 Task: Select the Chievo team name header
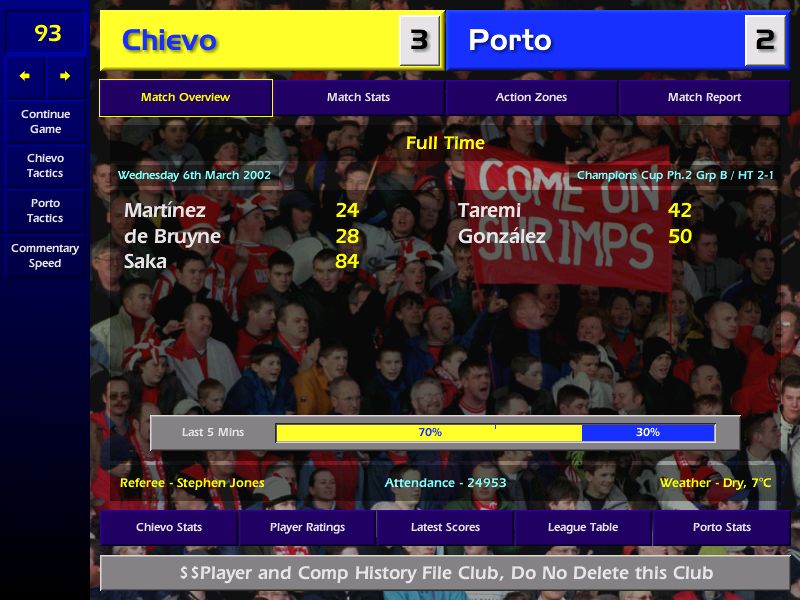click(169, 41)
